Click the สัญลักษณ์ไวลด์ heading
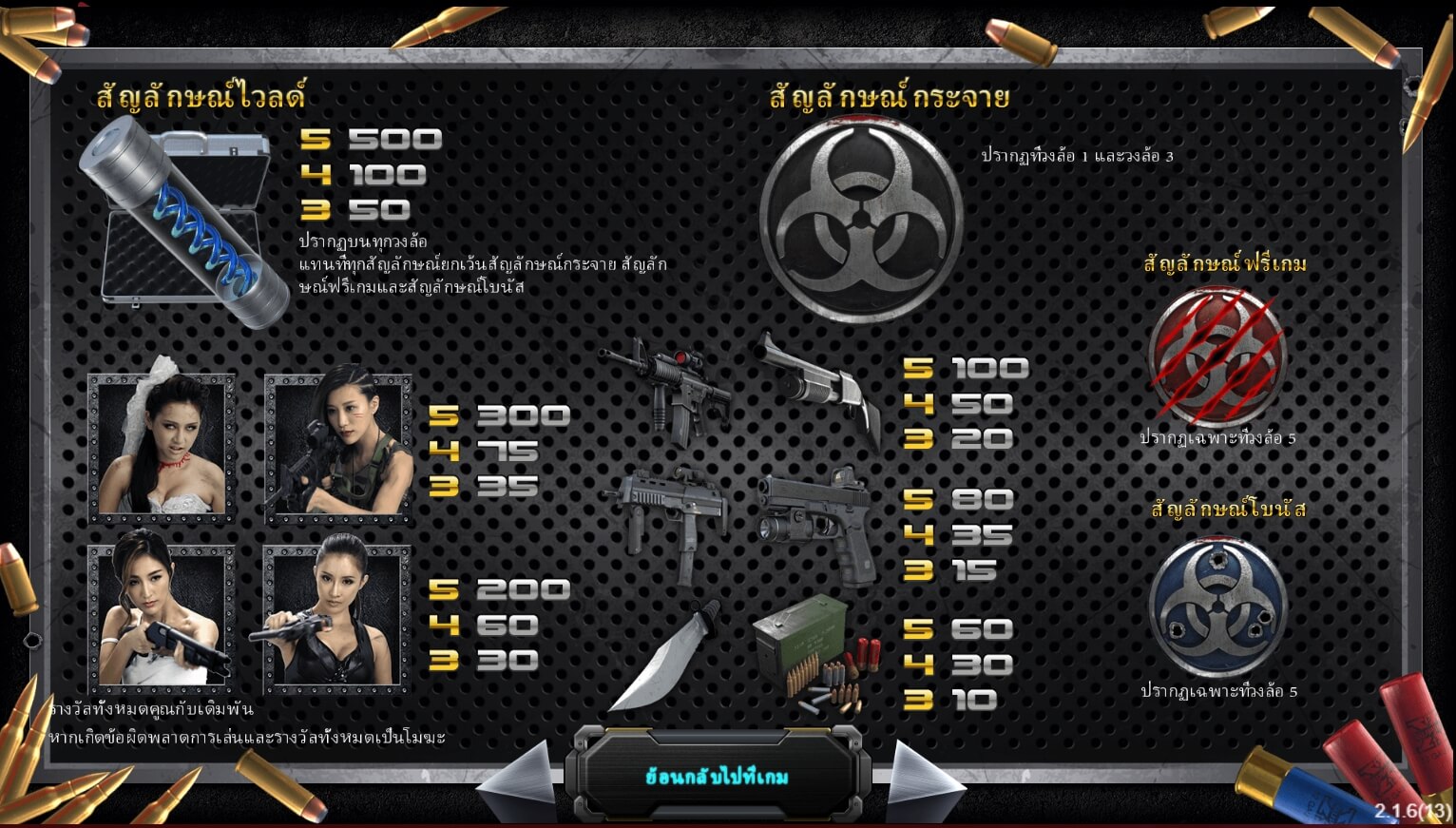The image size is (1456, 828). [x=201, y=95]
